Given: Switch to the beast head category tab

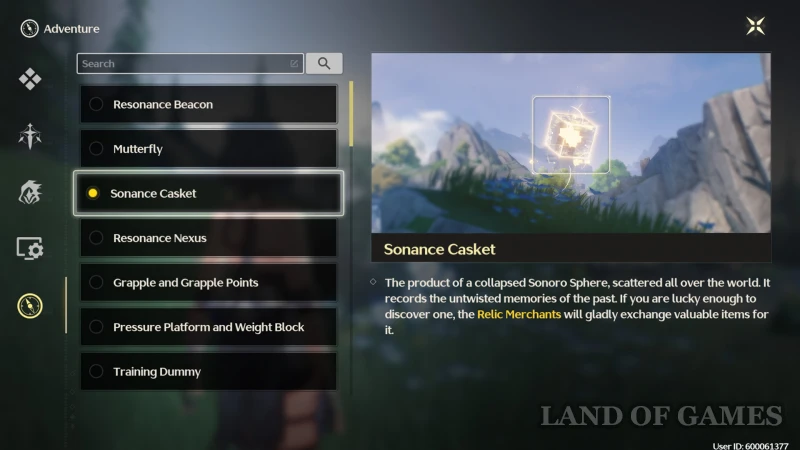Looking at the screenshot, I should point(30,192).
